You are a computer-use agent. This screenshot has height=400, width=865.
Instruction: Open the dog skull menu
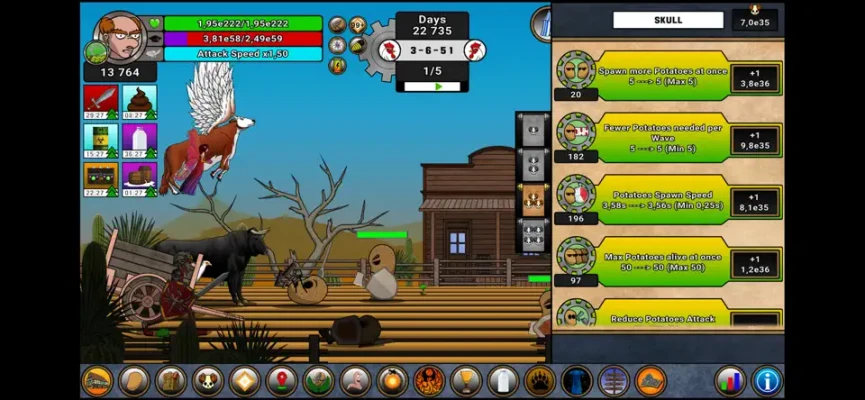207,381
